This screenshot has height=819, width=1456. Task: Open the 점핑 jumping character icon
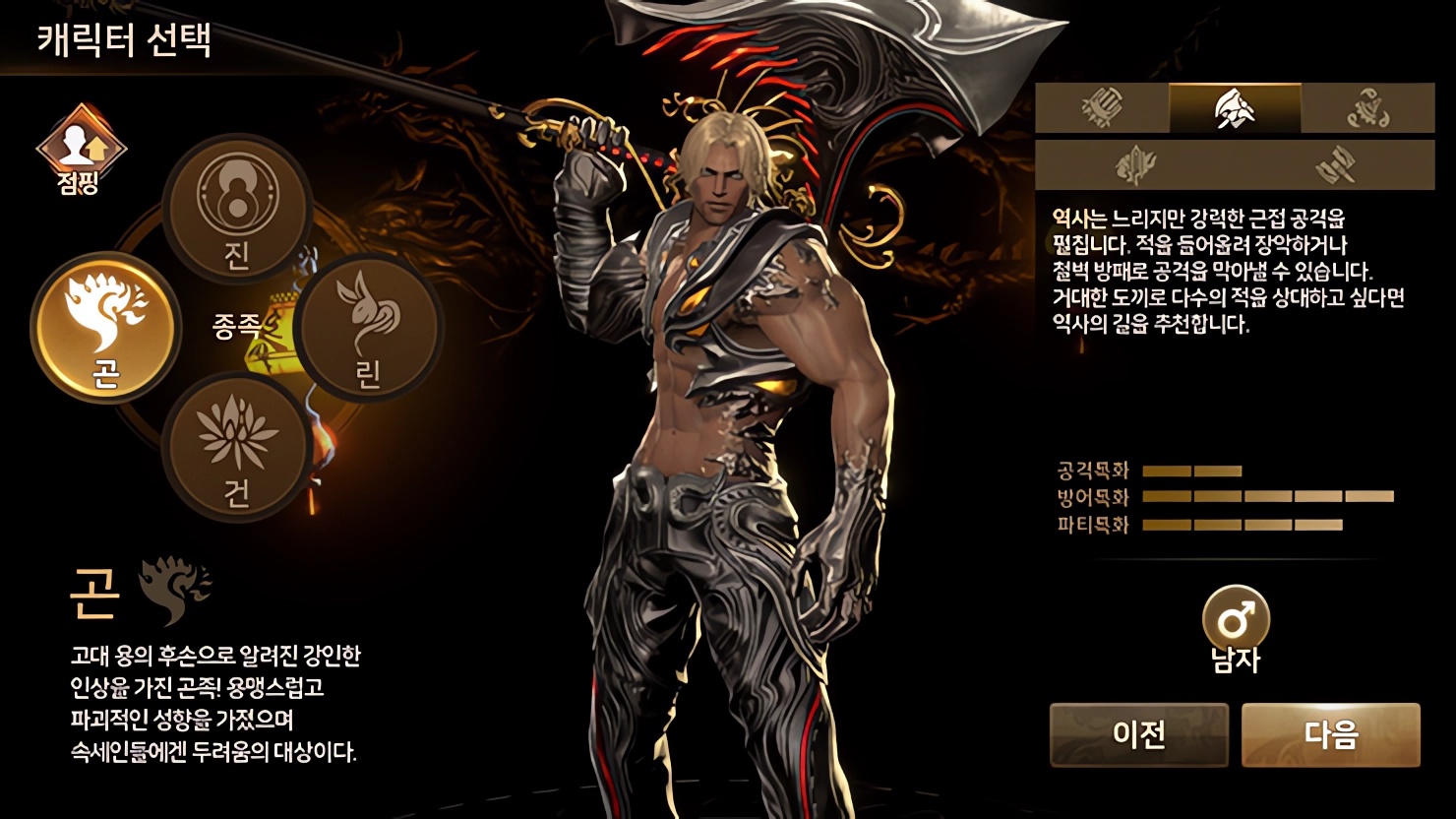click(x=80, y=149)
